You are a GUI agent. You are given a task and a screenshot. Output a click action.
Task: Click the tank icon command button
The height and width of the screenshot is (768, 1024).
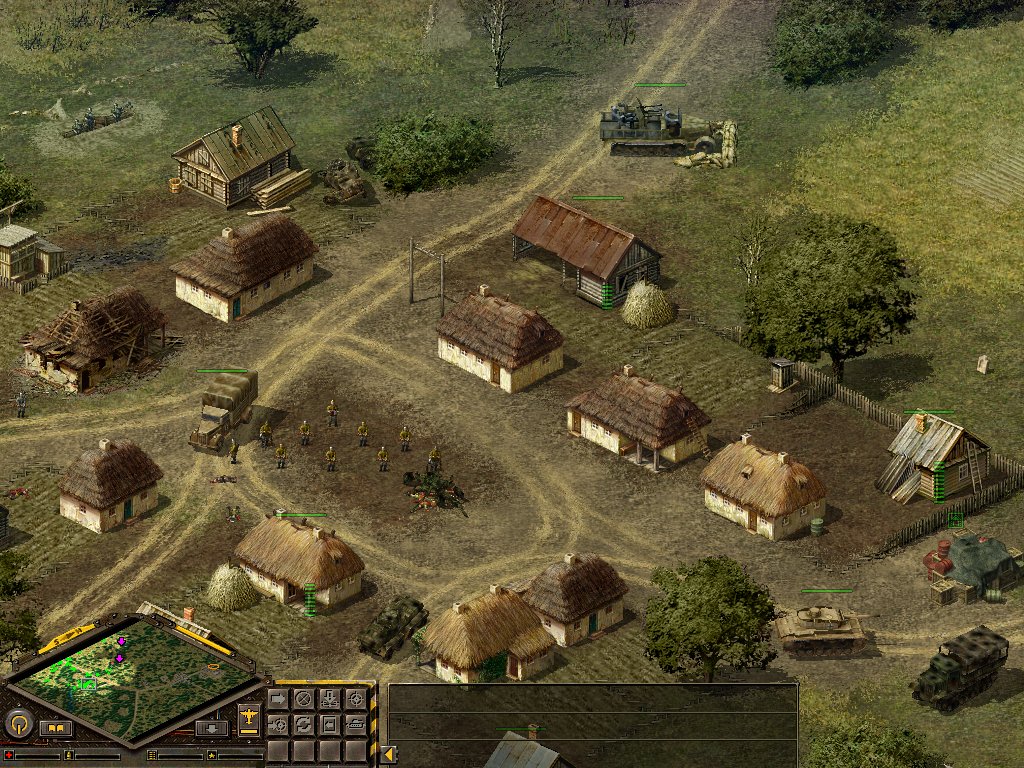click(x=355, y=724)
